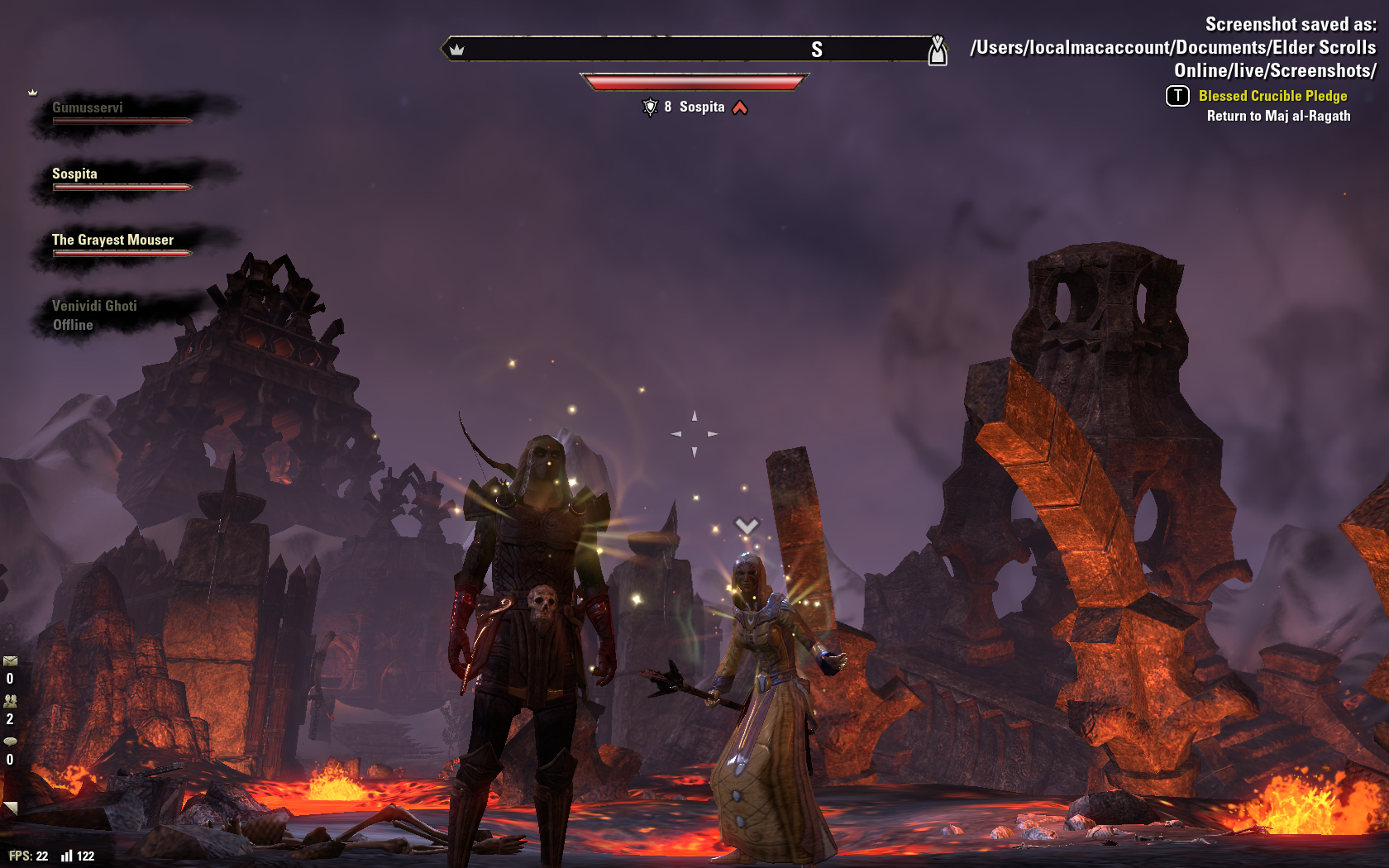This screenshot has width=1389, height=868.
Task: Open the Blessed Crucible Pledge quest tracker
Action: (x=1272, y=97)
